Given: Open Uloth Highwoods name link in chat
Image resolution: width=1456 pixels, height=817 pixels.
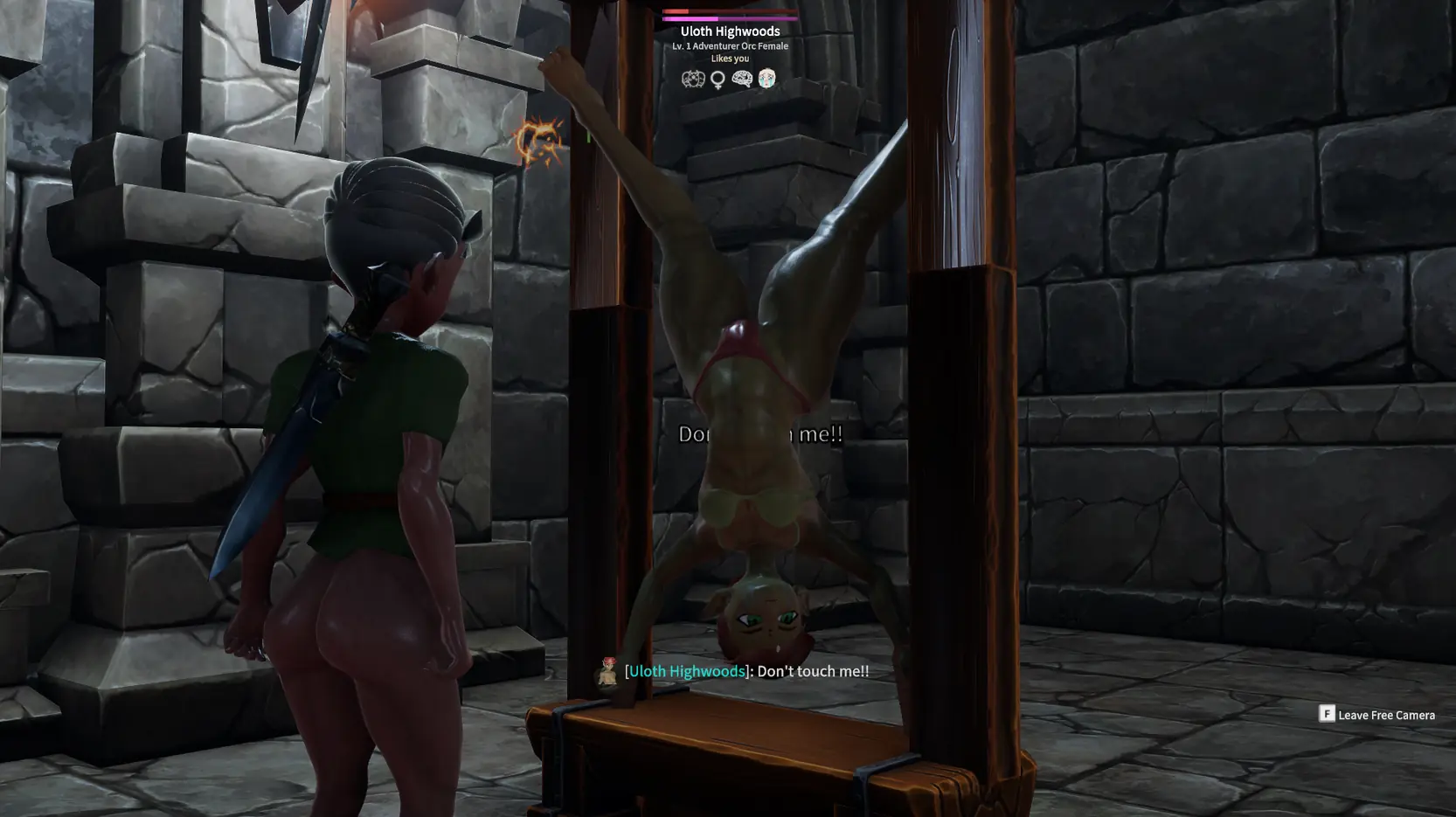Looking at the screenshot, I should [x=687, y=671].
